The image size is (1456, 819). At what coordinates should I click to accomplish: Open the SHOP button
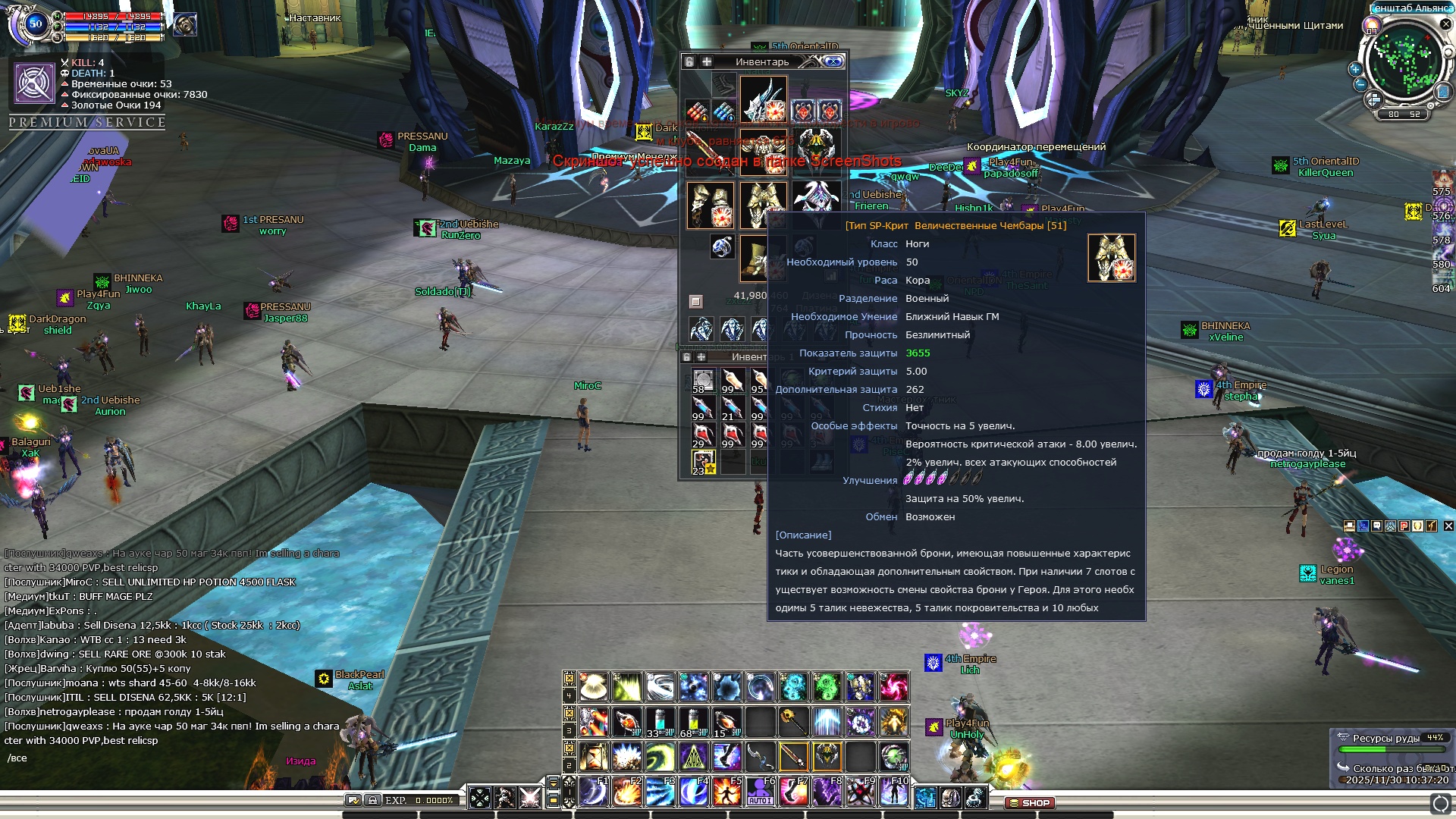click(1030, 802)
